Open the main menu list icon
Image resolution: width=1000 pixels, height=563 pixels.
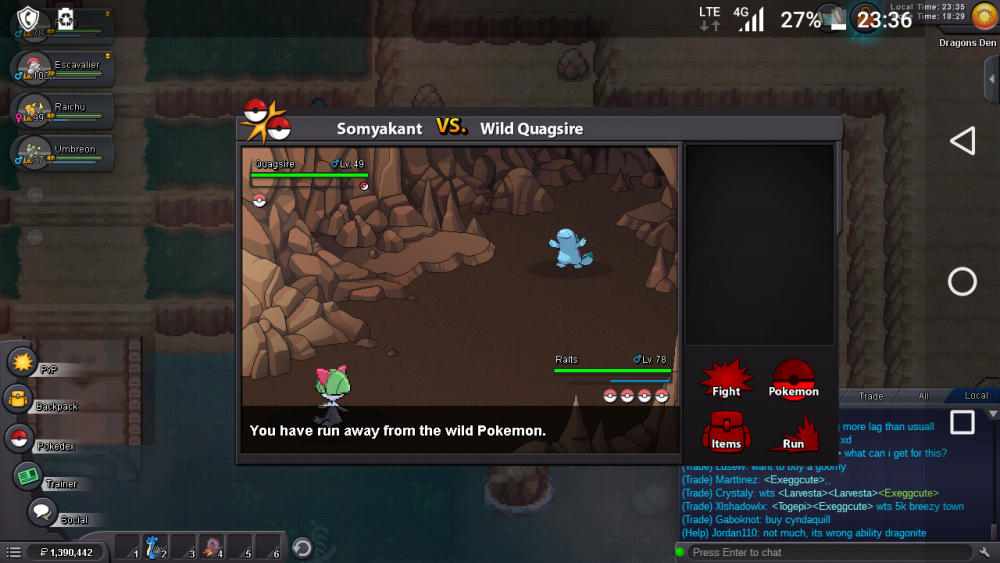point(13,552)
